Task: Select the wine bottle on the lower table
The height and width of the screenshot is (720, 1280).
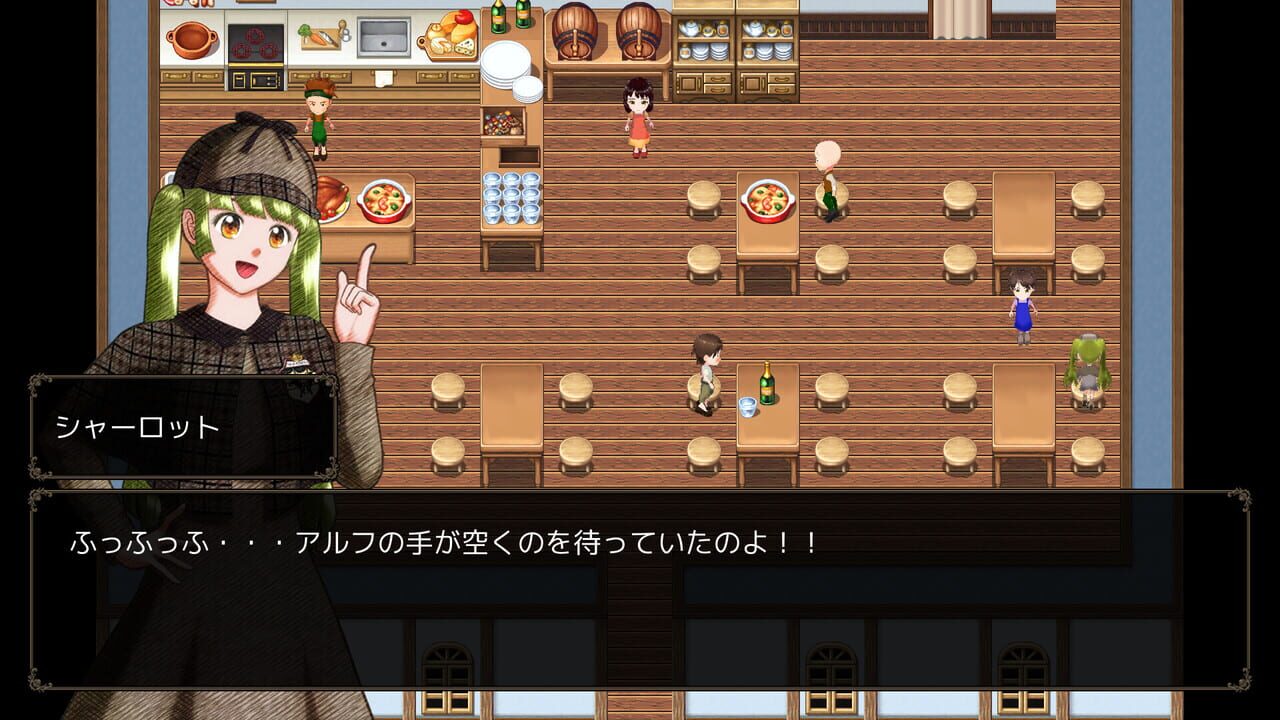Action: click(x=765, y=383)
